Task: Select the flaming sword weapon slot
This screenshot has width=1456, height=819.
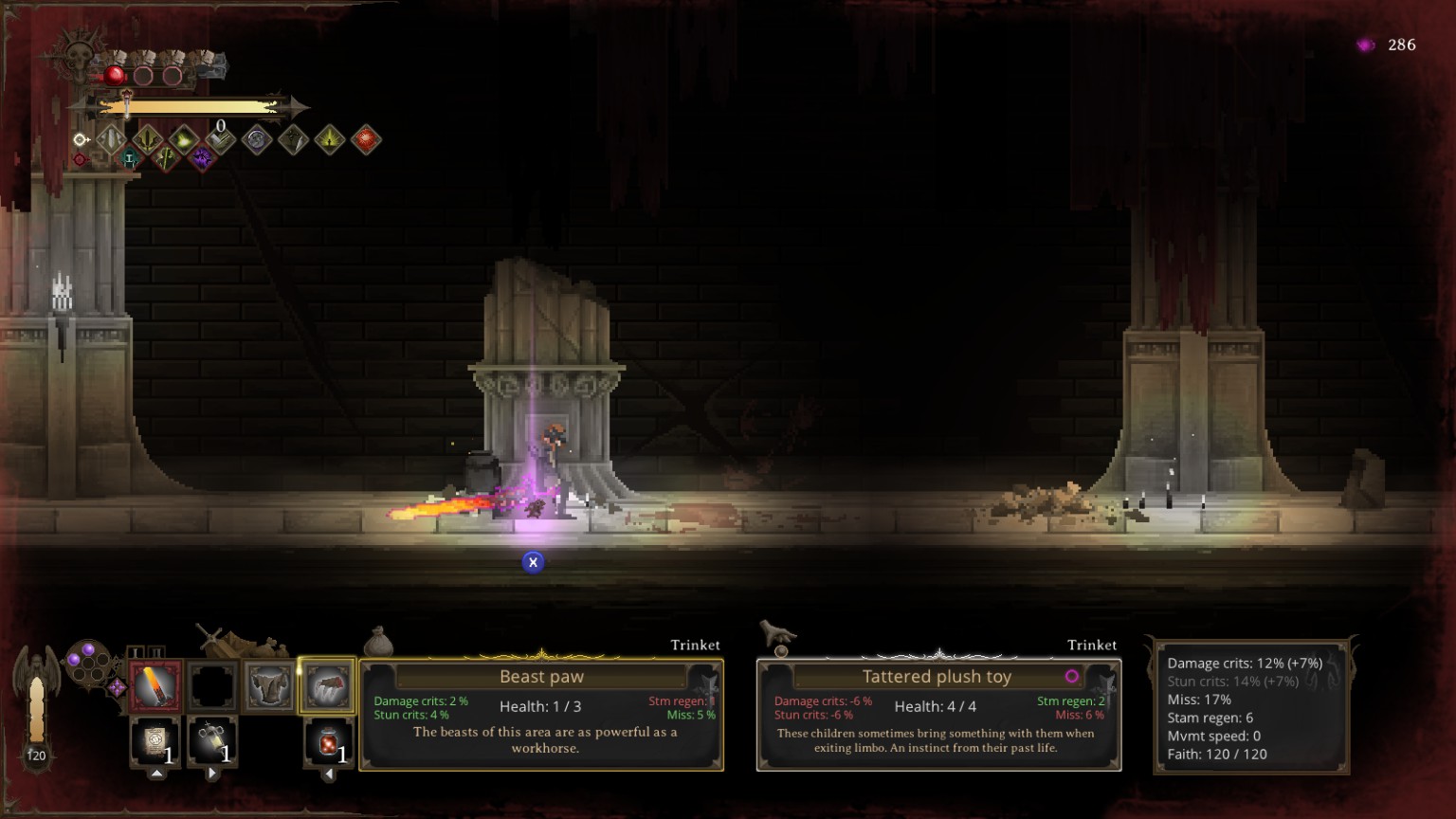Action: coord(155,685)
